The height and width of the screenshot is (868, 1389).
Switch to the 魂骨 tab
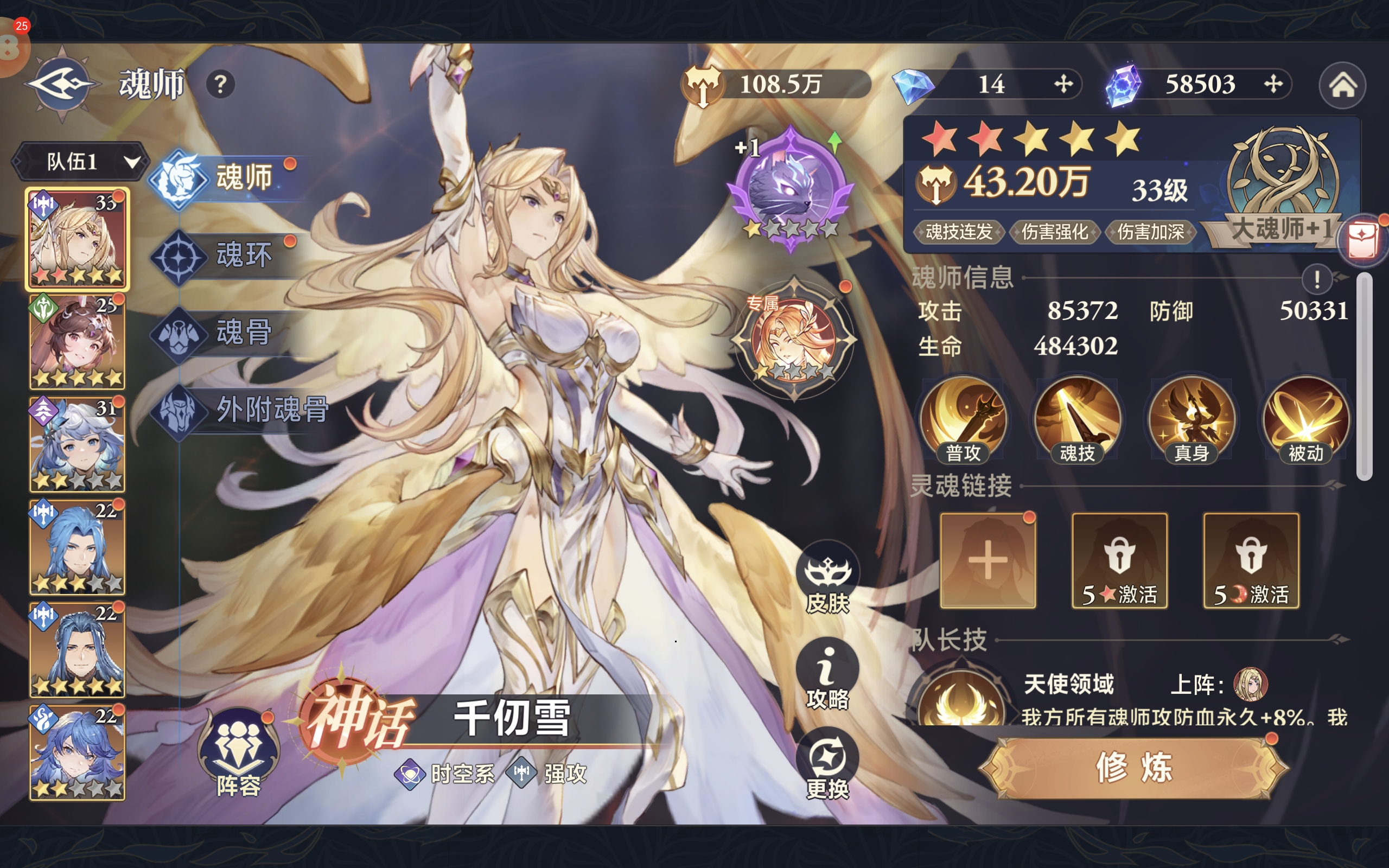click(244, 333)
